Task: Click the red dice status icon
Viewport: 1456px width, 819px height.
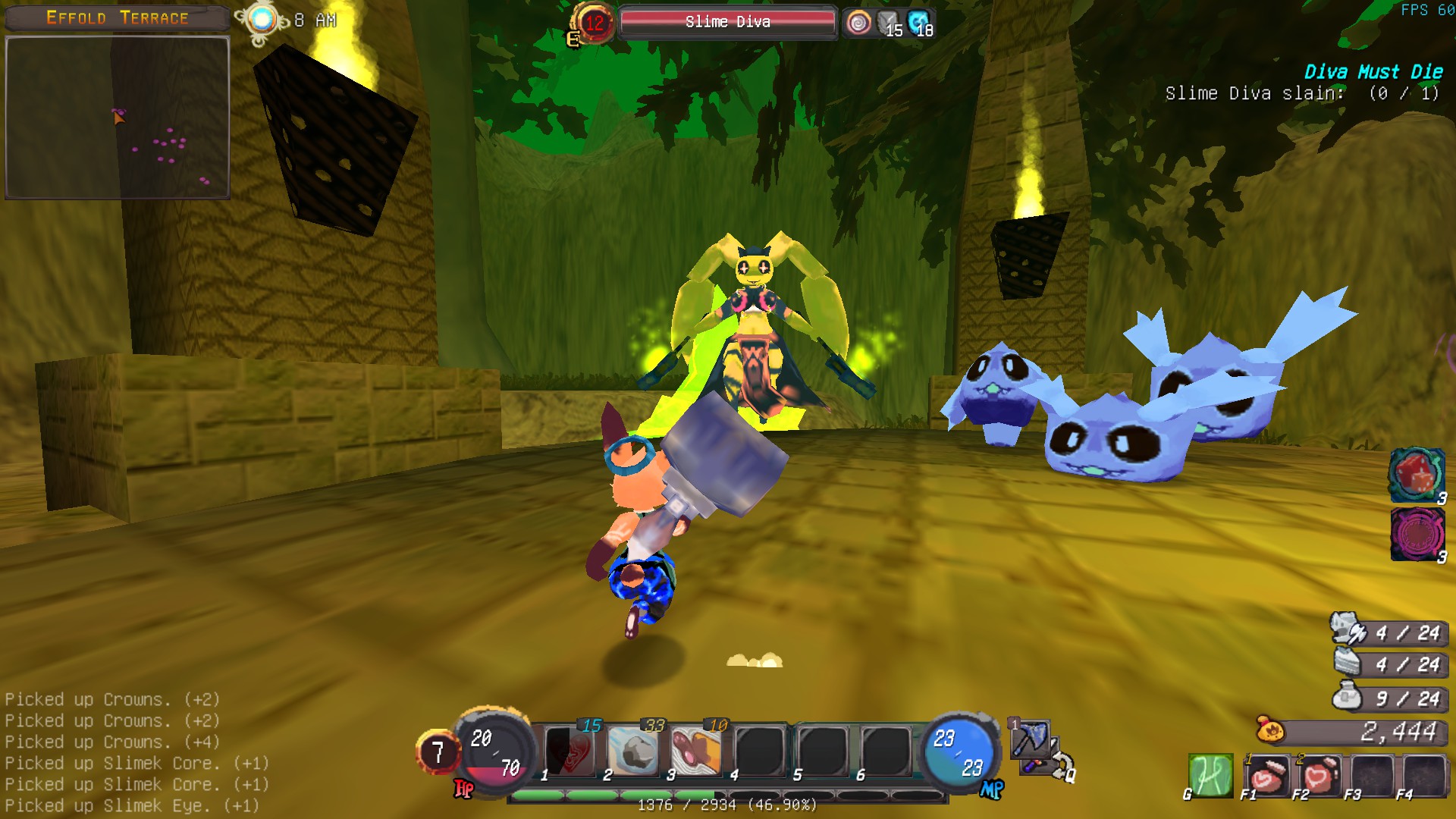Action: pyautogui.click(x=1415, y=474)
